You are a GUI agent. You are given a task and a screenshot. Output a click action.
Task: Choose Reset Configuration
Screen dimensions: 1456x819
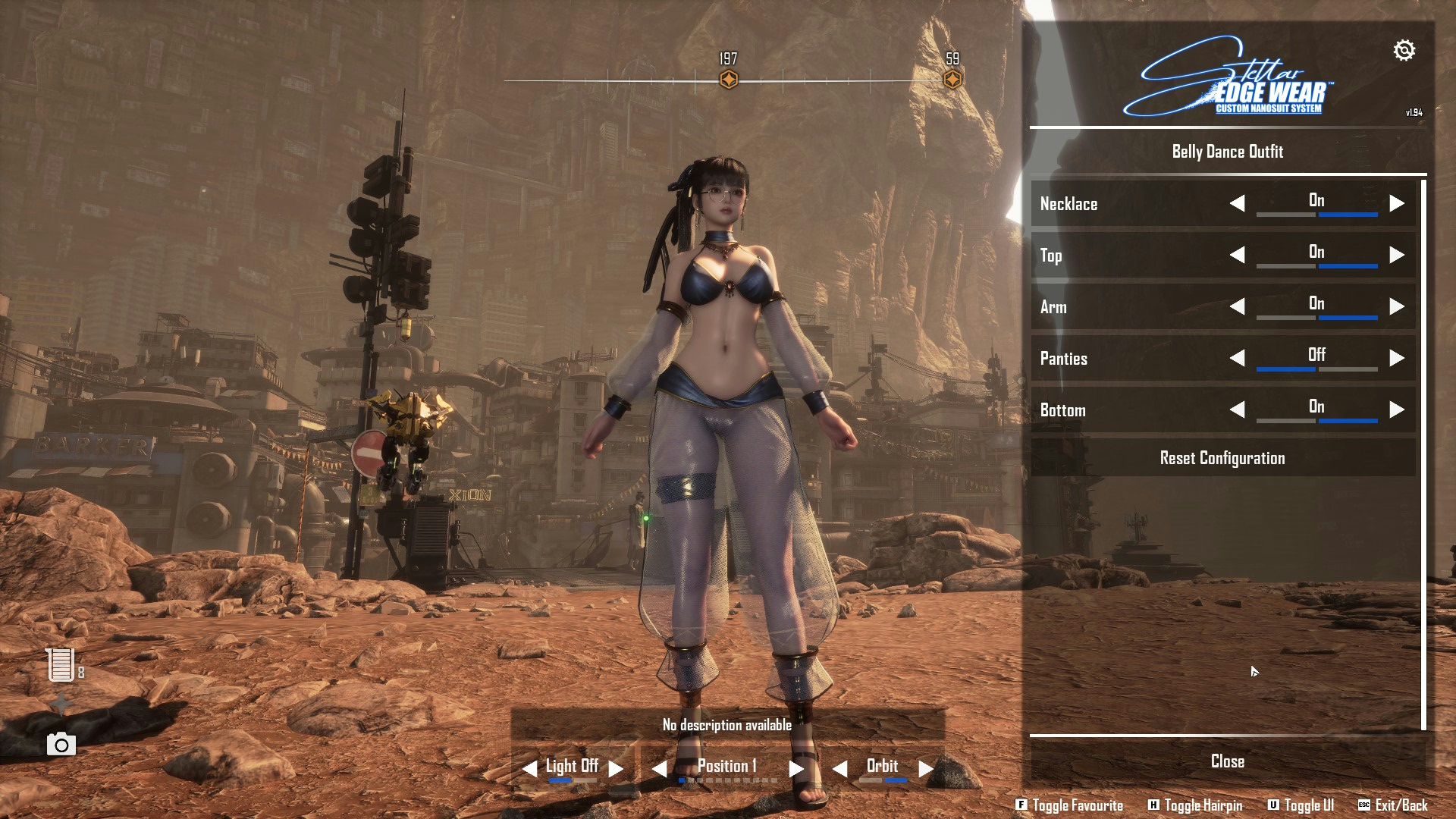tap(1222, 458)
